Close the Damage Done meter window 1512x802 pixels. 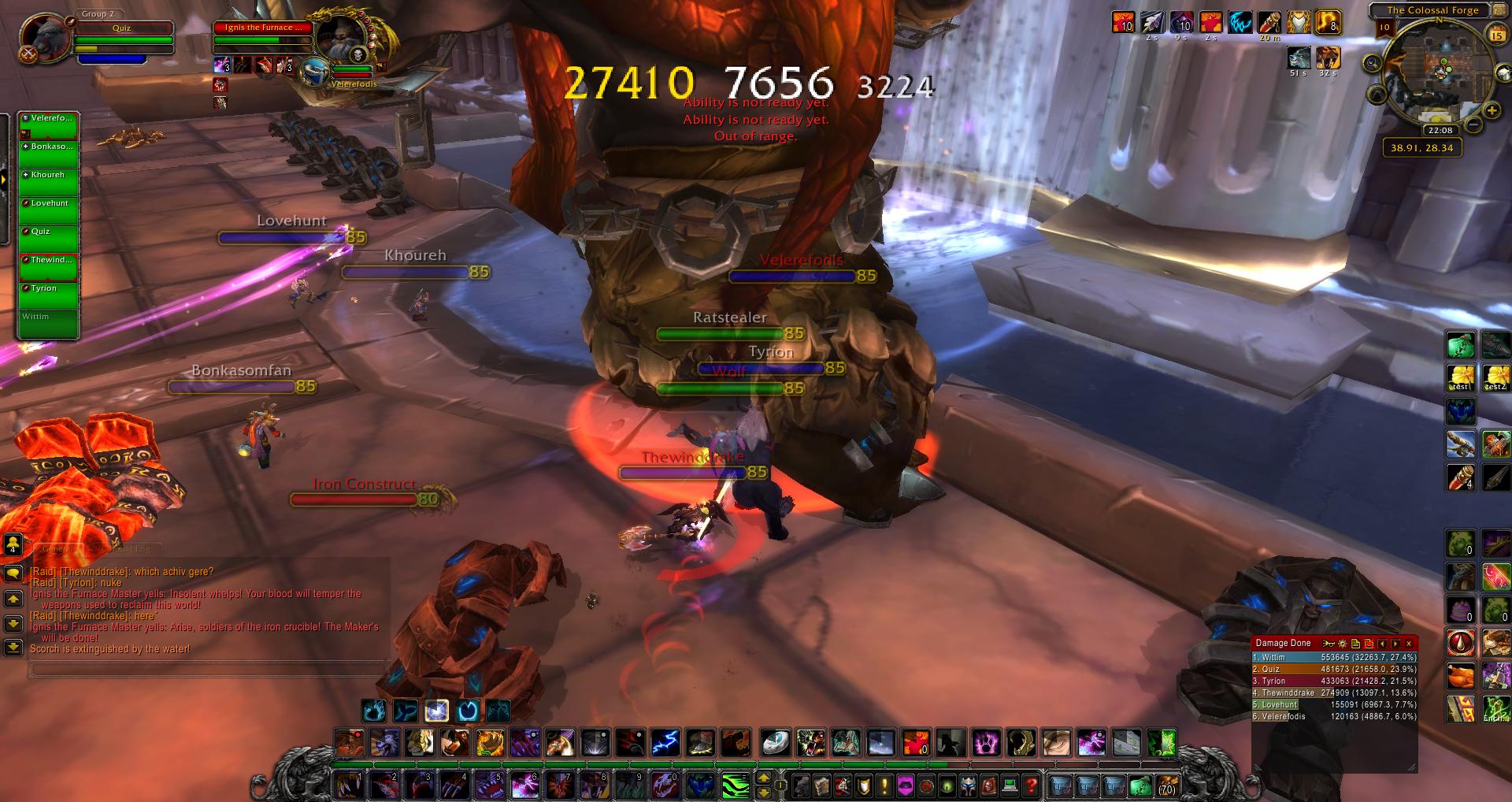pos(1410,644)
